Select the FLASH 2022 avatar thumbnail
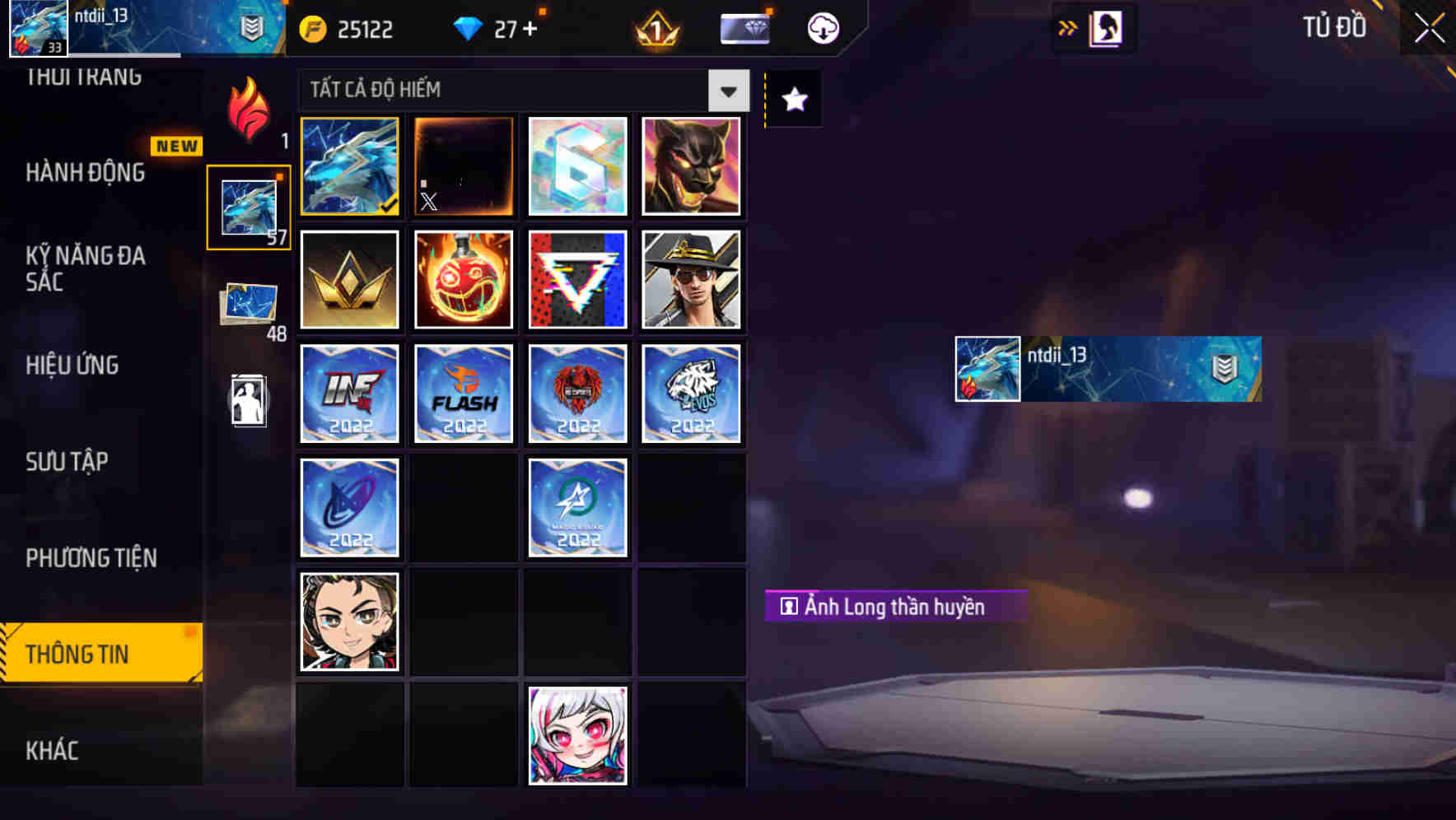Viewport: 1456px width, 820px height. (x=463, y=394)
